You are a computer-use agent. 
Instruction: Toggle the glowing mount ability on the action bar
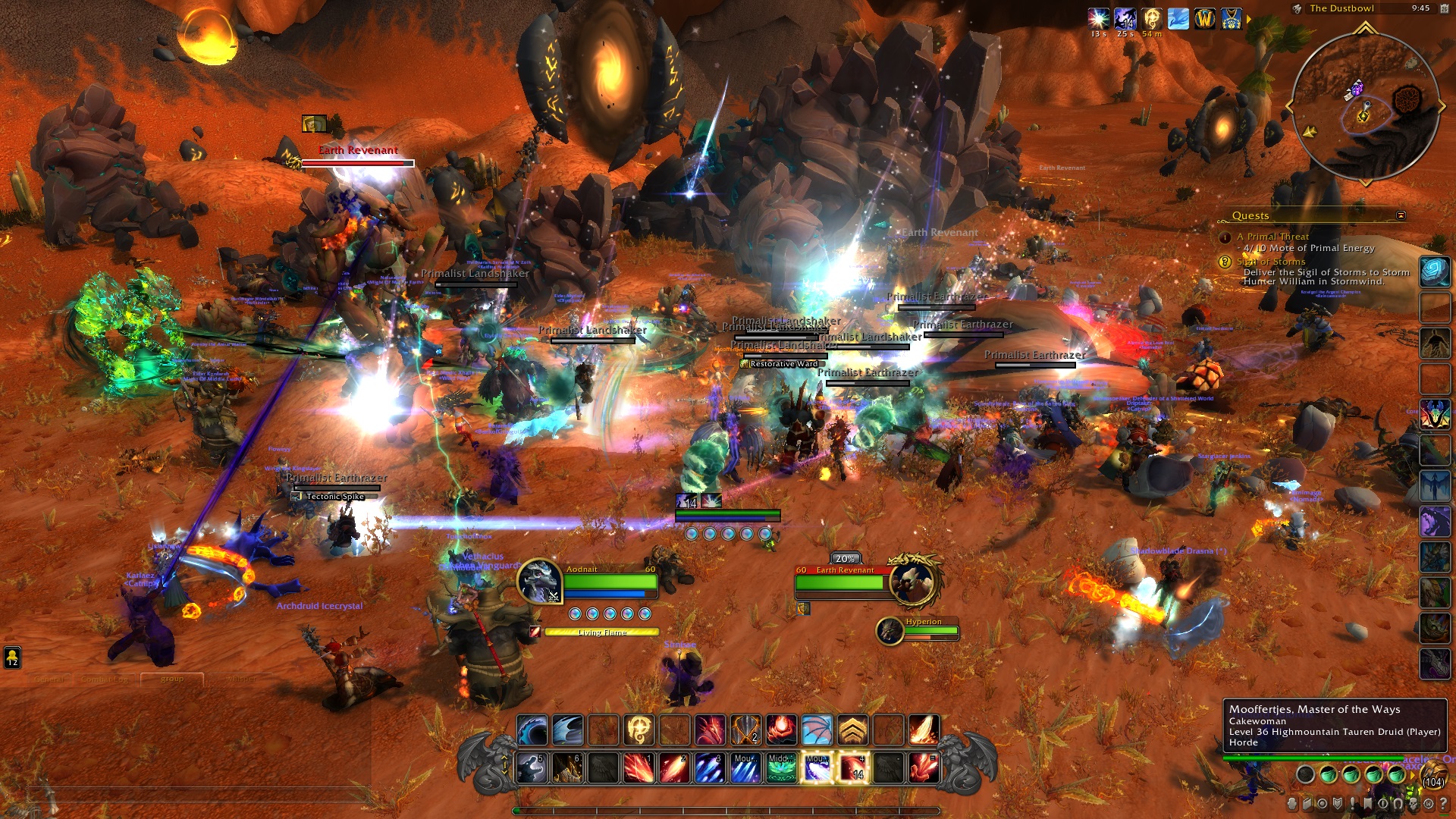pyautogui.click(x=817, y=768)
